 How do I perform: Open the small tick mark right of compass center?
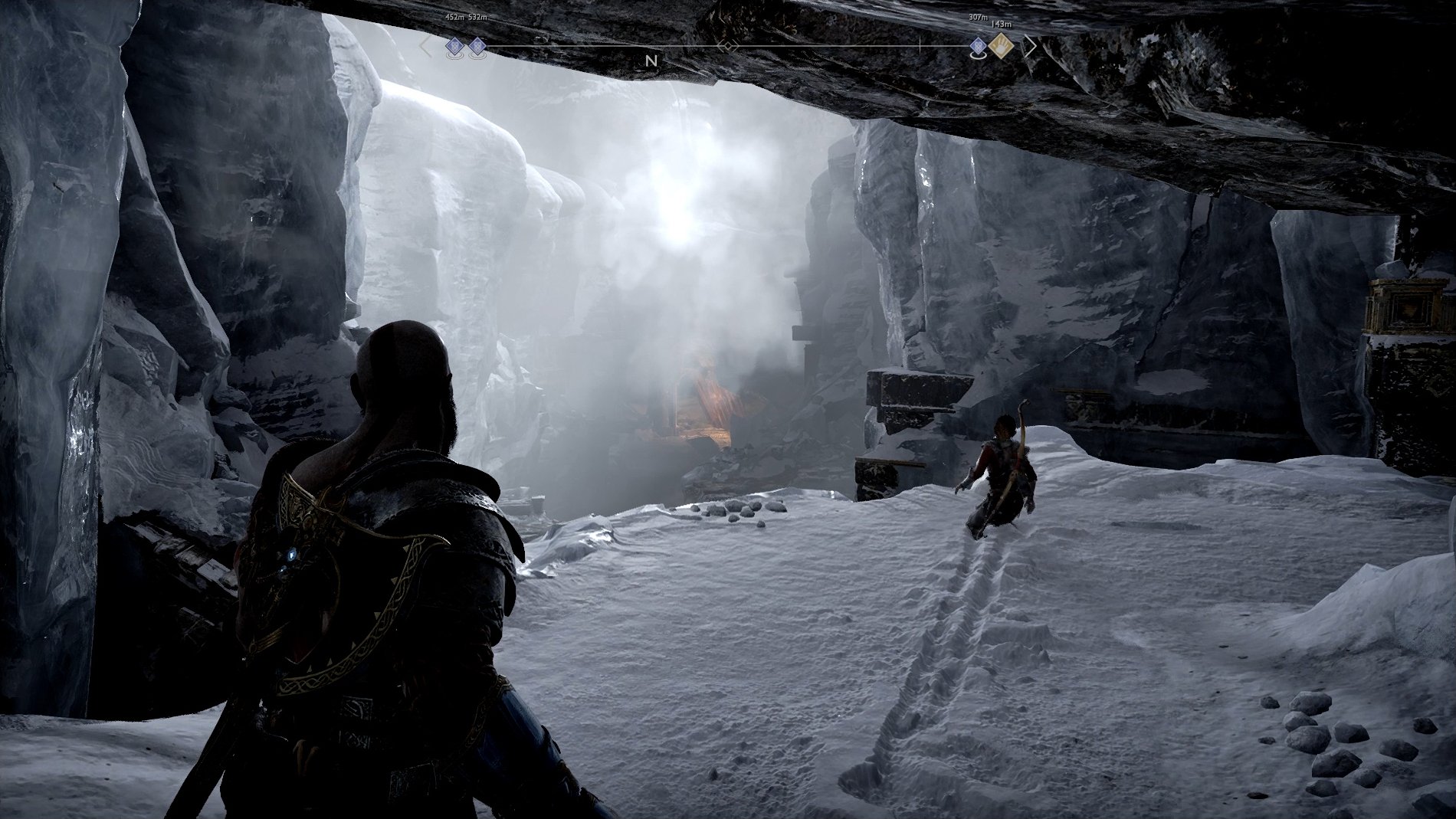pyautogui.click(x=920, y=46)
